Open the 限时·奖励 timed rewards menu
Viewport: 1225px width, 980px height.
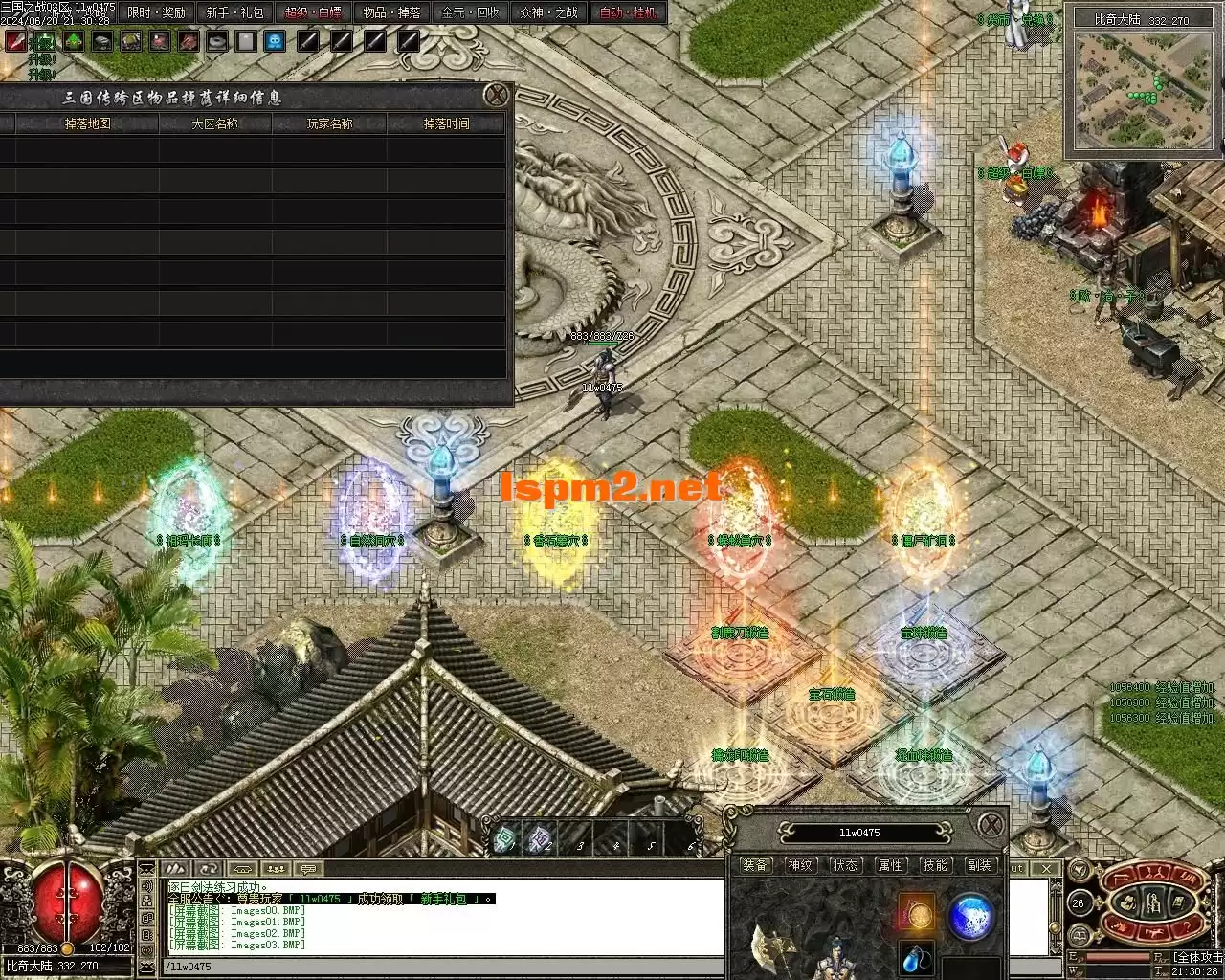click(x=157, y=12)
